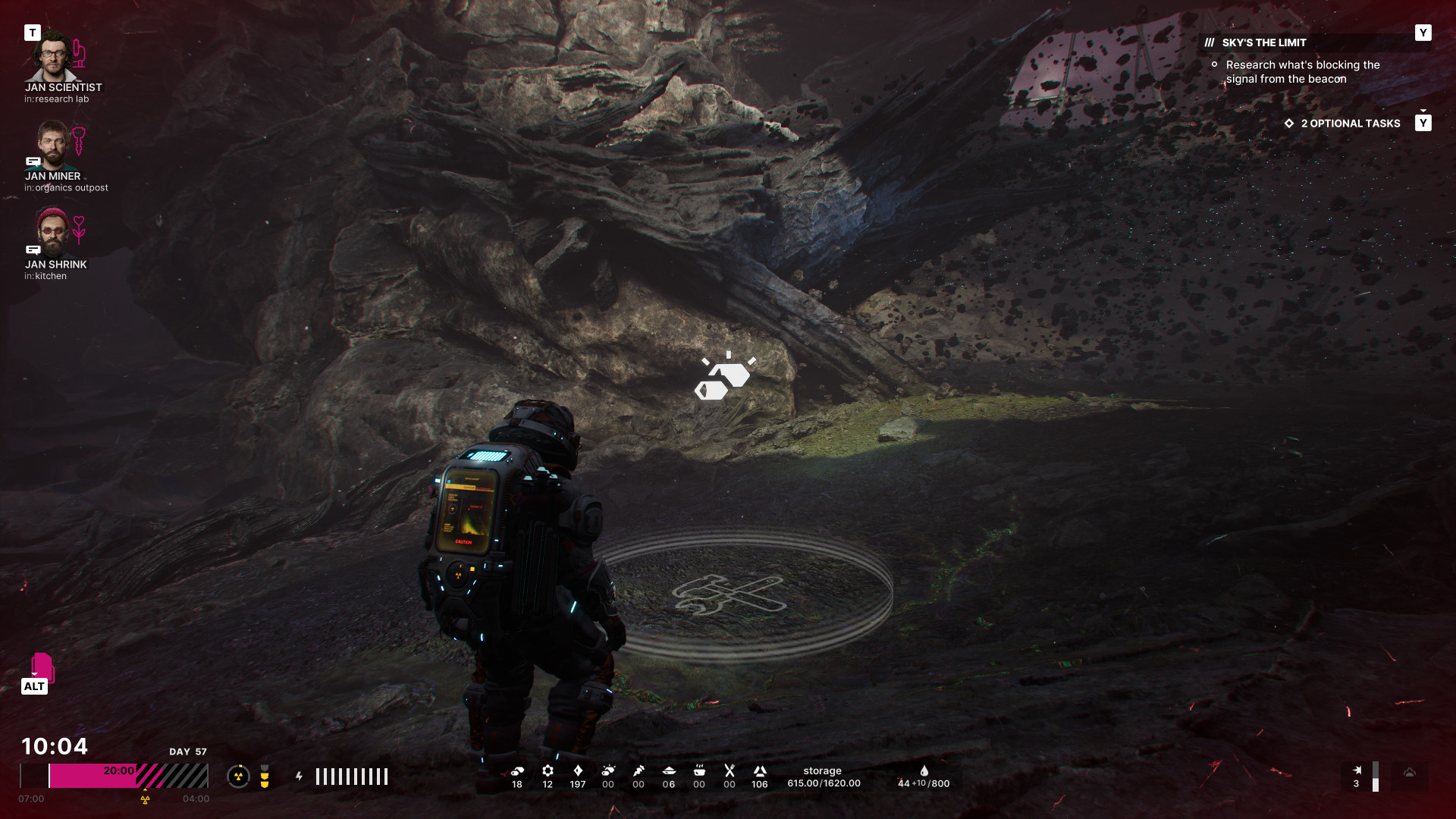Select the Jan Shrink portrait
Viewport: 1456px width, 819px height.
(52, 232)
